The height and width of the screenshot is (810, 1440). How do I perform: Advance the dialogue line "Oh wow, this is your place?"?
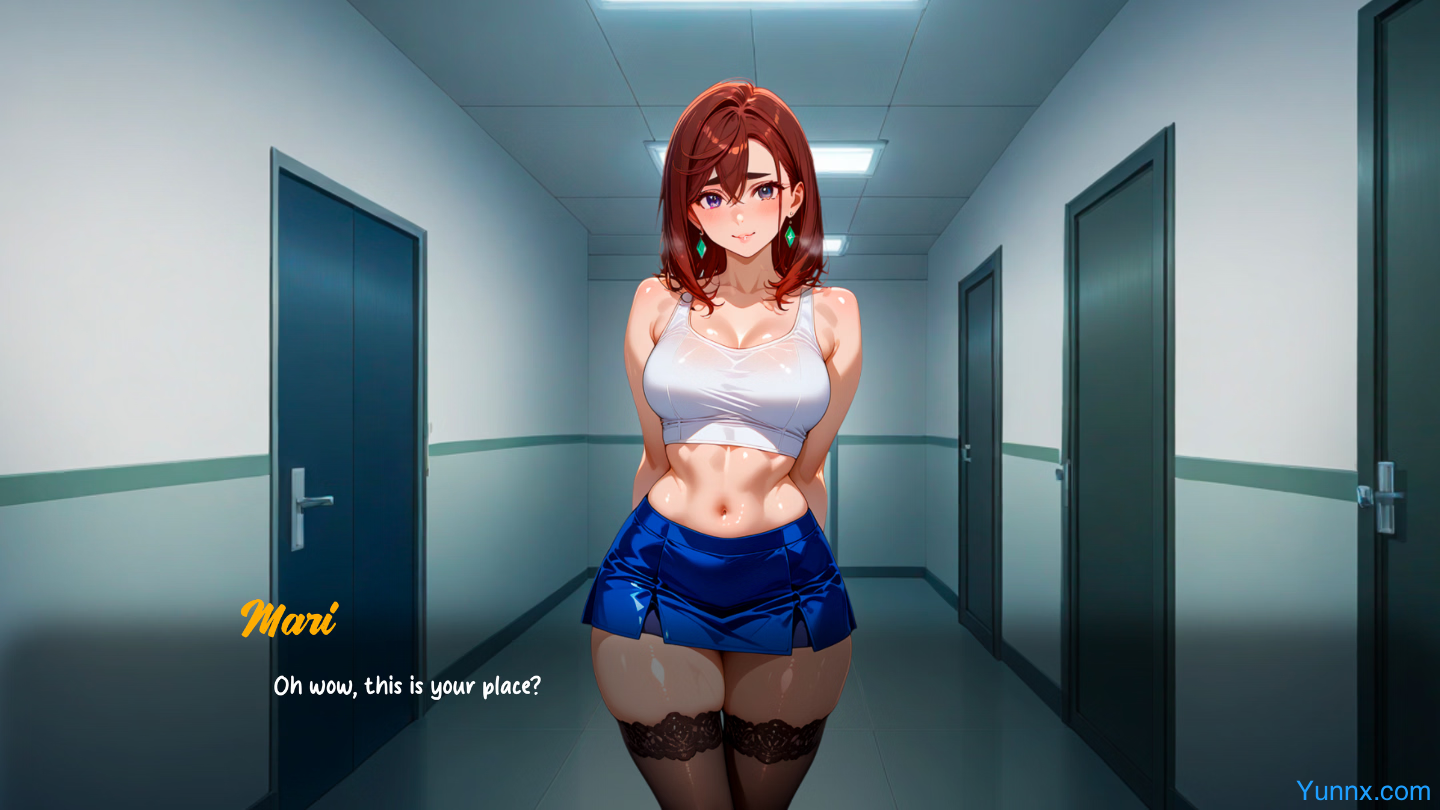(x=407, y=687)
